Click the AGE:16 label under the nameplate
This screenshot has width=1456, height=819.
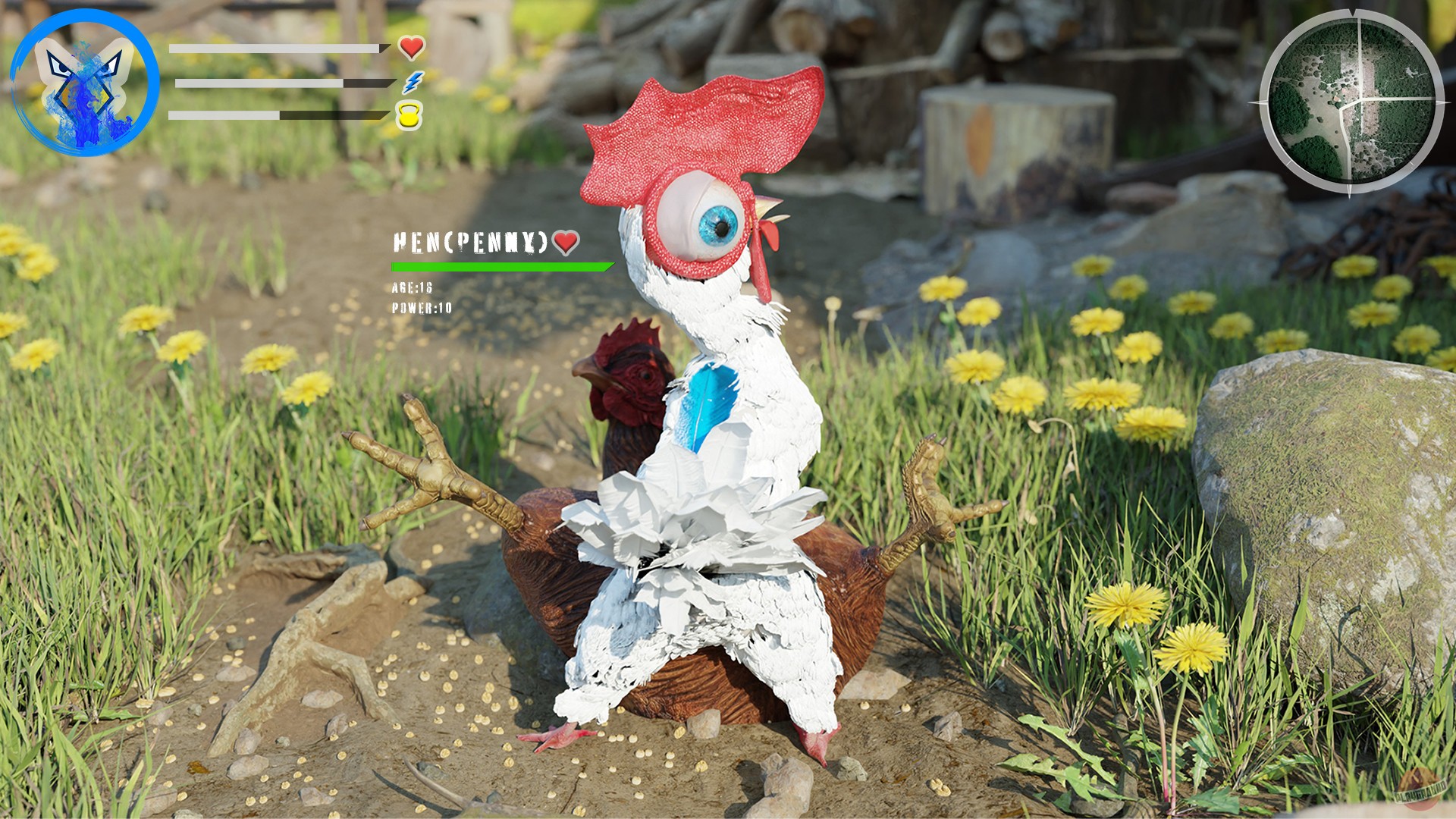coord(412,288)
